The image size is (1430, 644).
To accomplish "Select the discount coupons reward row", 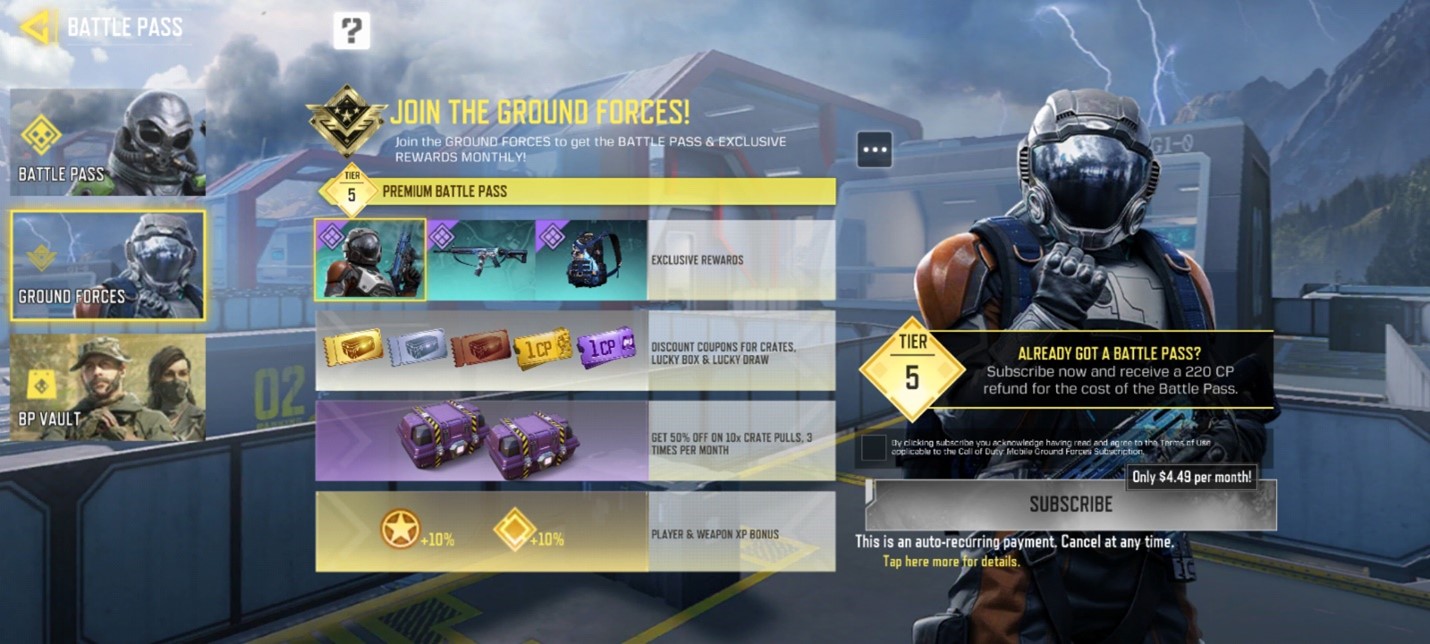I will (575, 350).
